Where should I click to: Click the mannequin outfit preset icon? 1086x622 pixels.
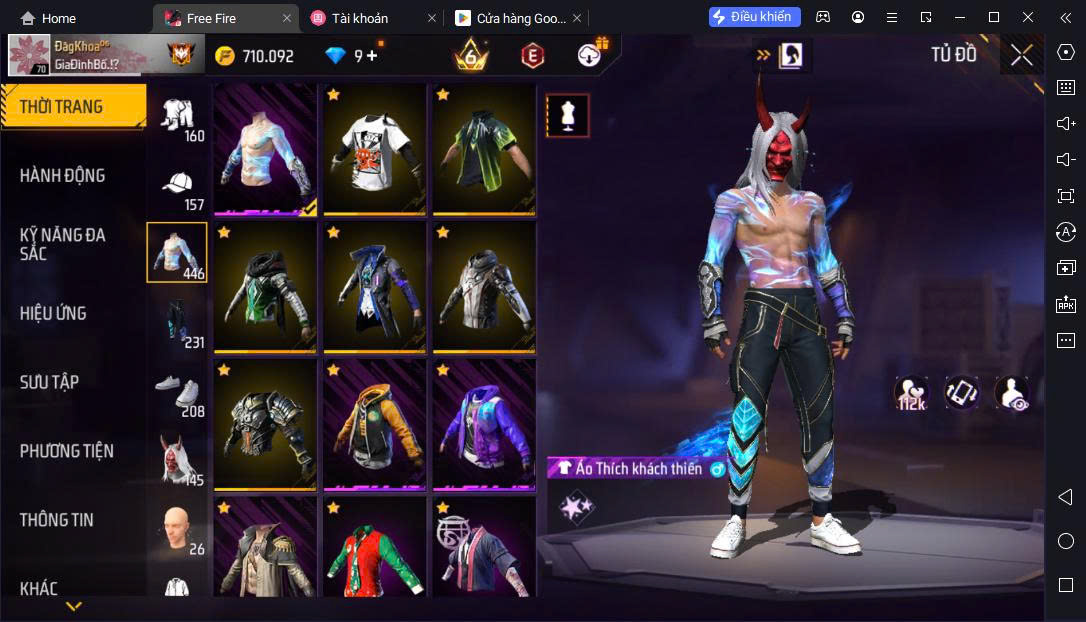568,116
